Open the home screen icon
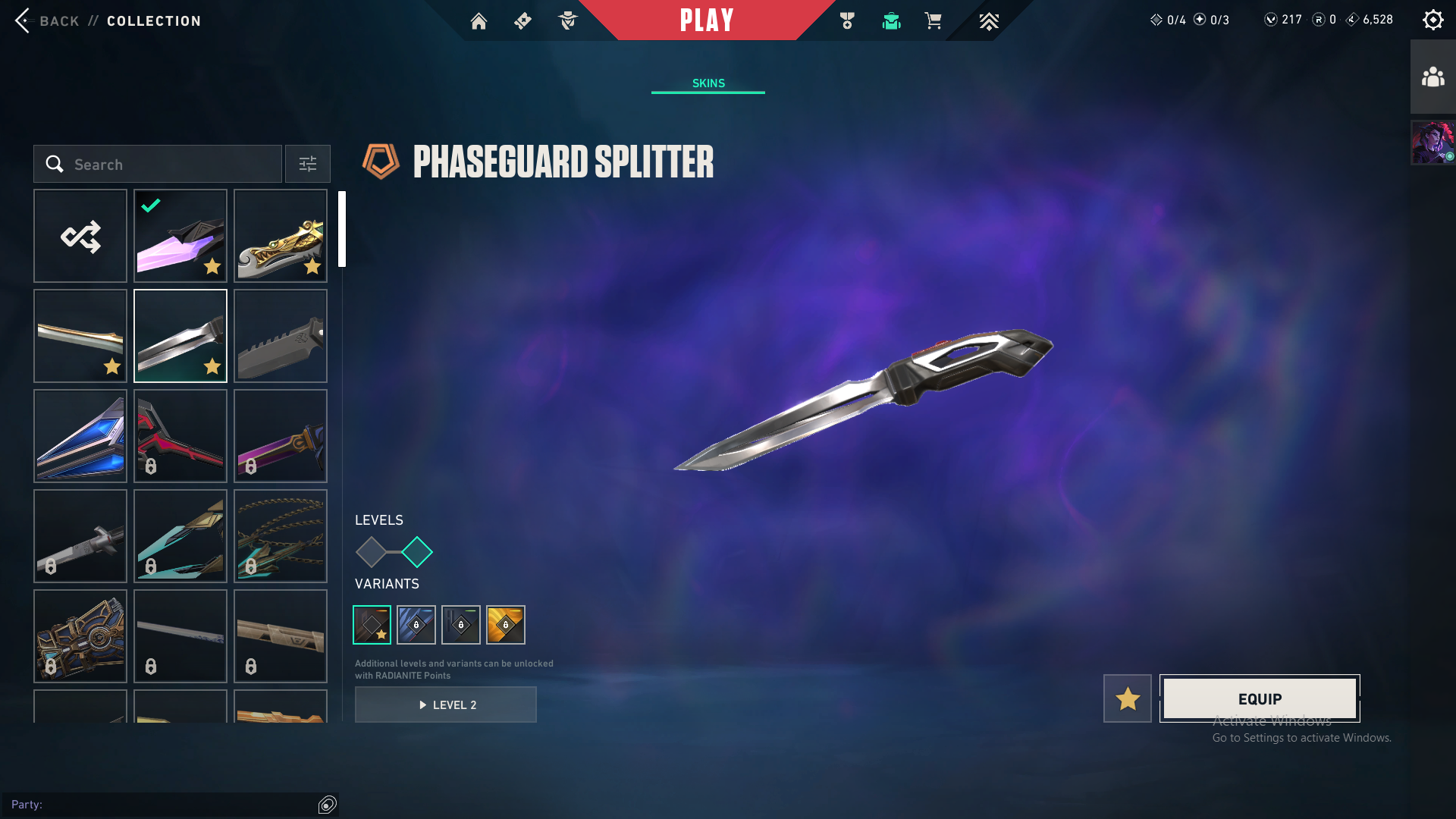Screen dimensions: 1456x819 479,21
